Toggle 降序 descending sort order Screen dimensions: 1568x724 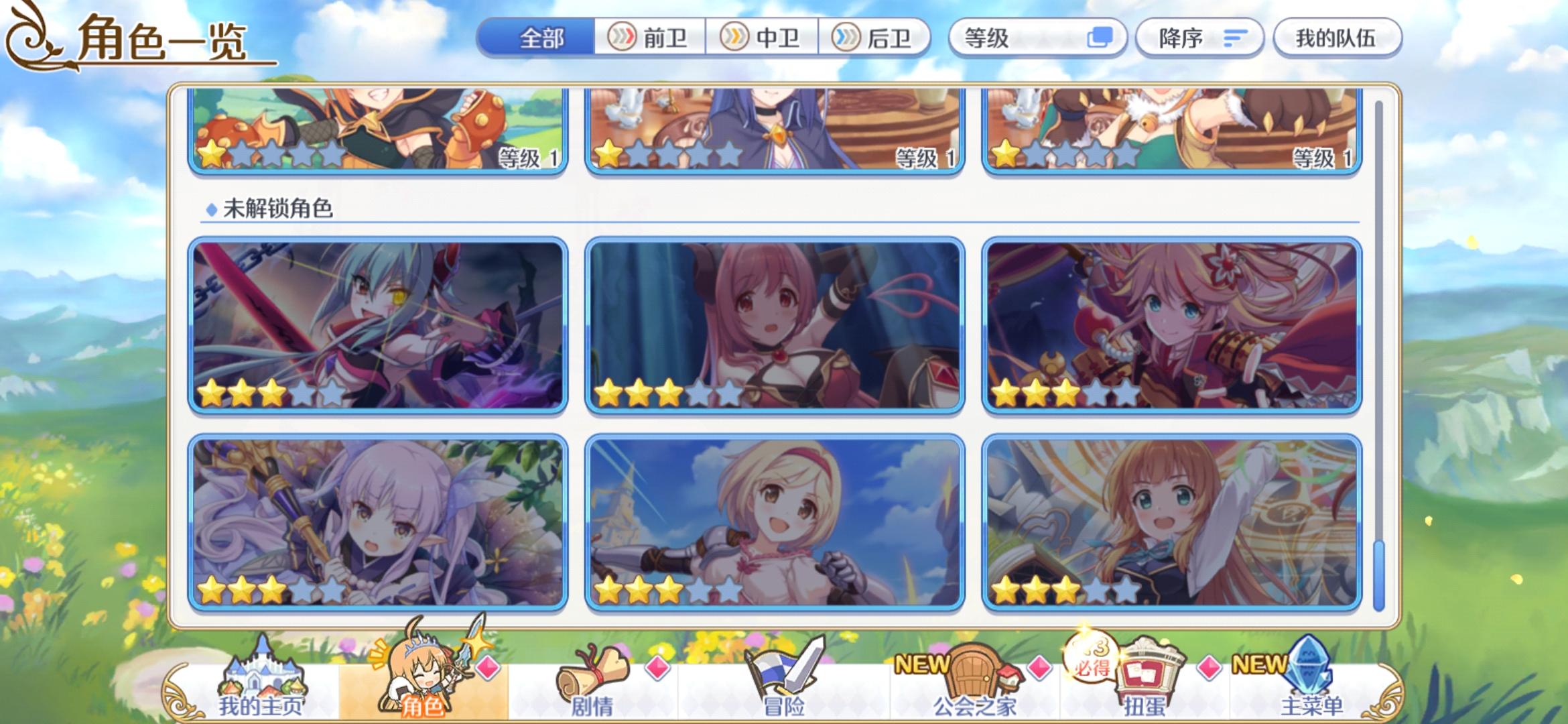click(1199, 38)
